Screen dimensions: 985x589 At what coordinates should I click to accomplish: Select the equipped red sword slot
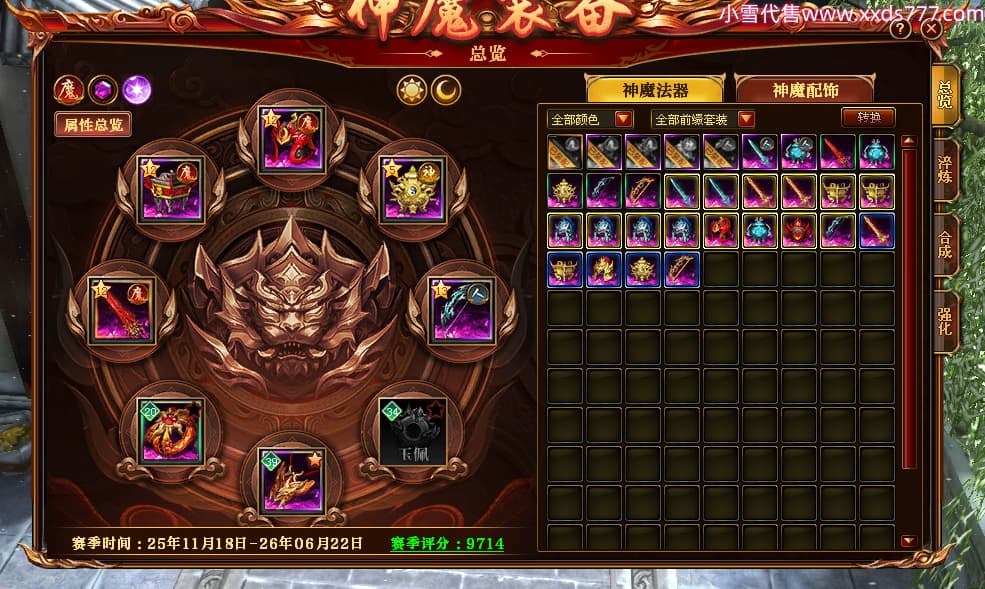pyautogui.click(x=121, y=311)
